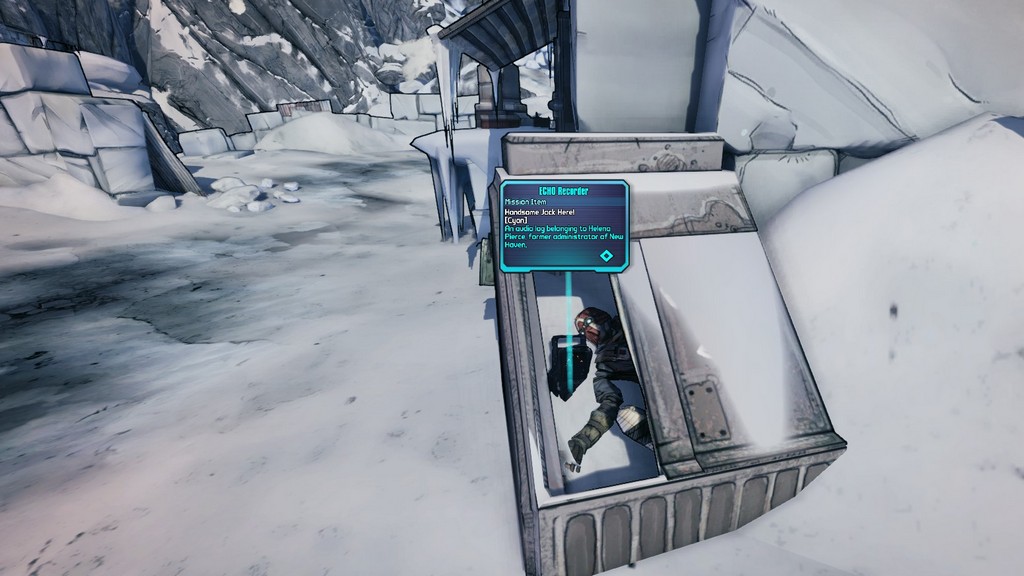
Task: Select the ECHO Recorder item card
Action: click(564, 225)
